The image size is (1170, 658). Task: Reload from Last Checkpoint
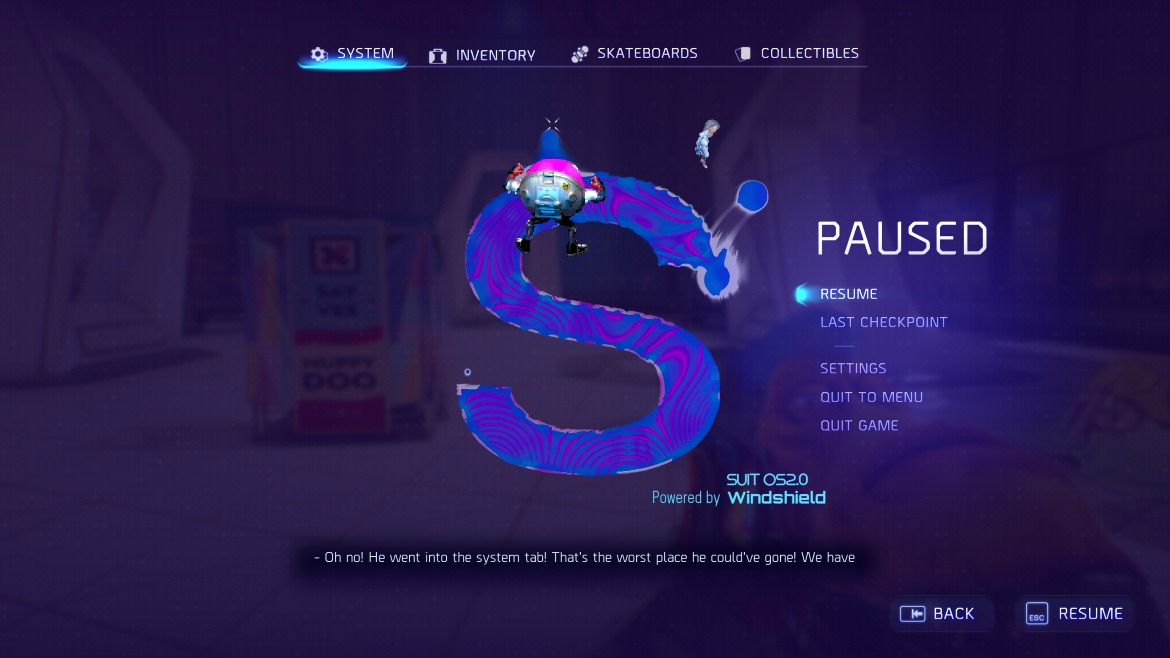(883, 322)
